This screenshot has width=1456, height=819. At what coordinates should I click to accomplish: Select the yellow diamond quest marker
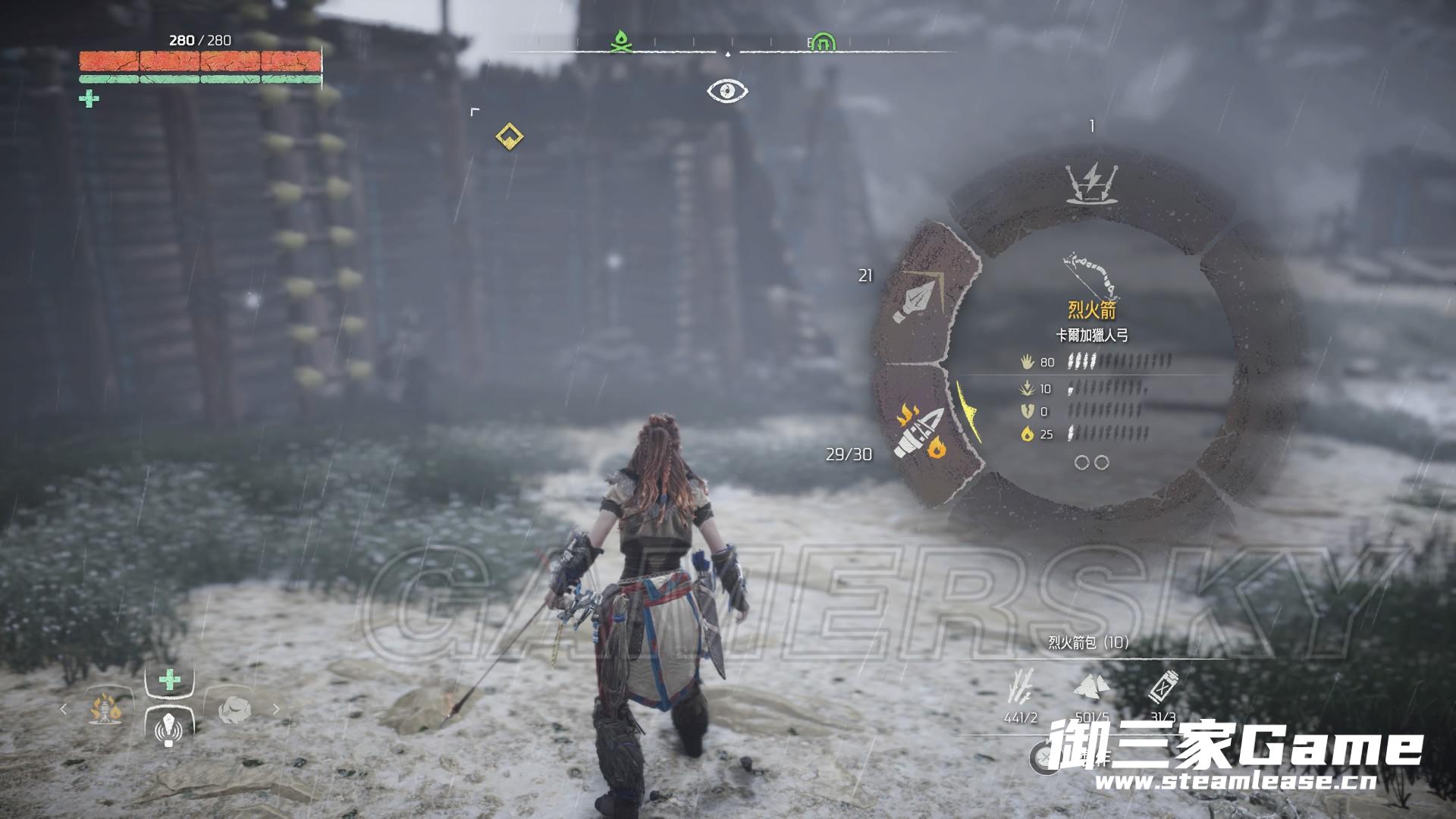pos(509,136)
